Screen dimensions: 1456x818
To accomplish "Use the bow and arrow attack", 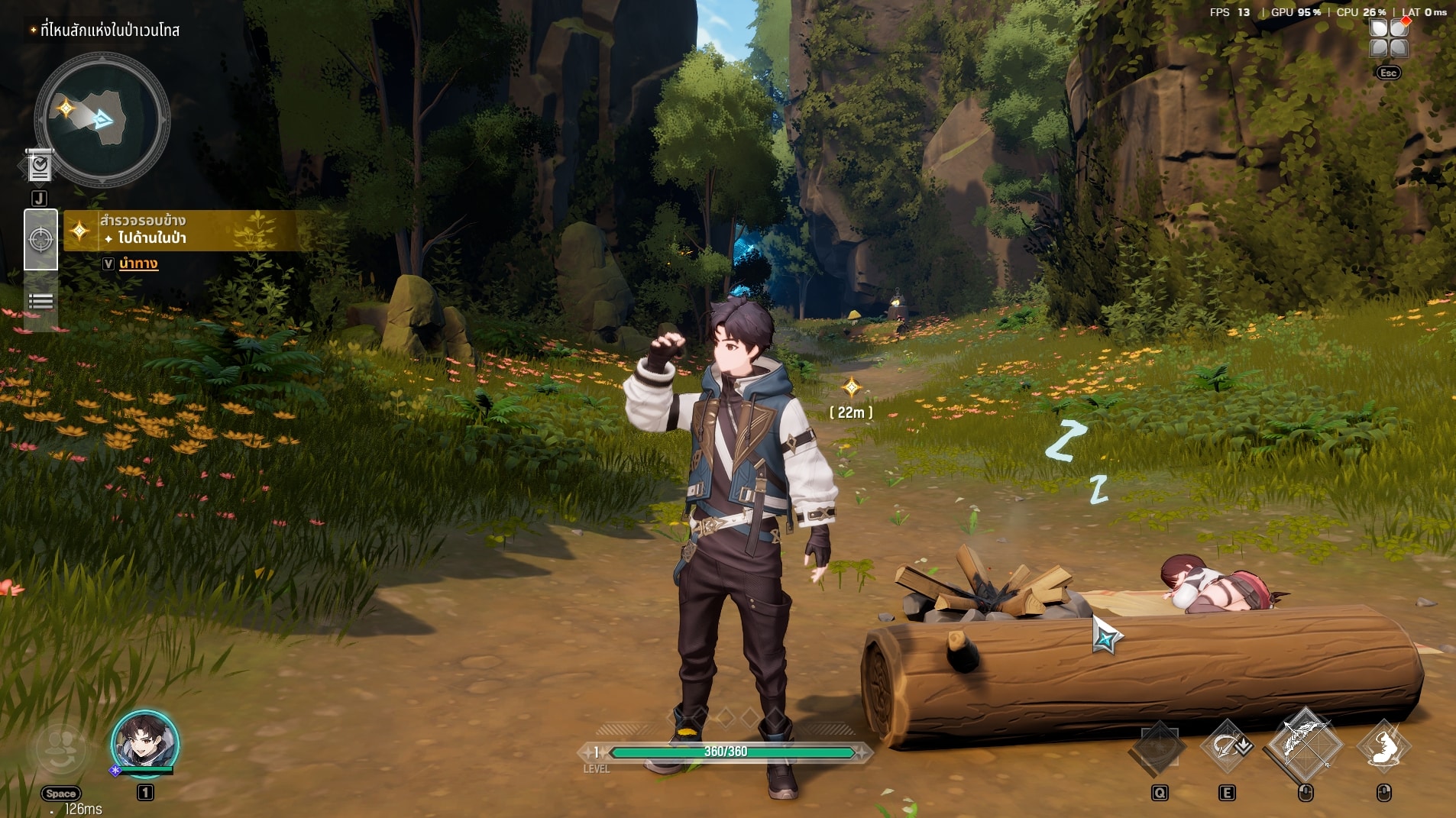I will click(x=1305, y=744).
